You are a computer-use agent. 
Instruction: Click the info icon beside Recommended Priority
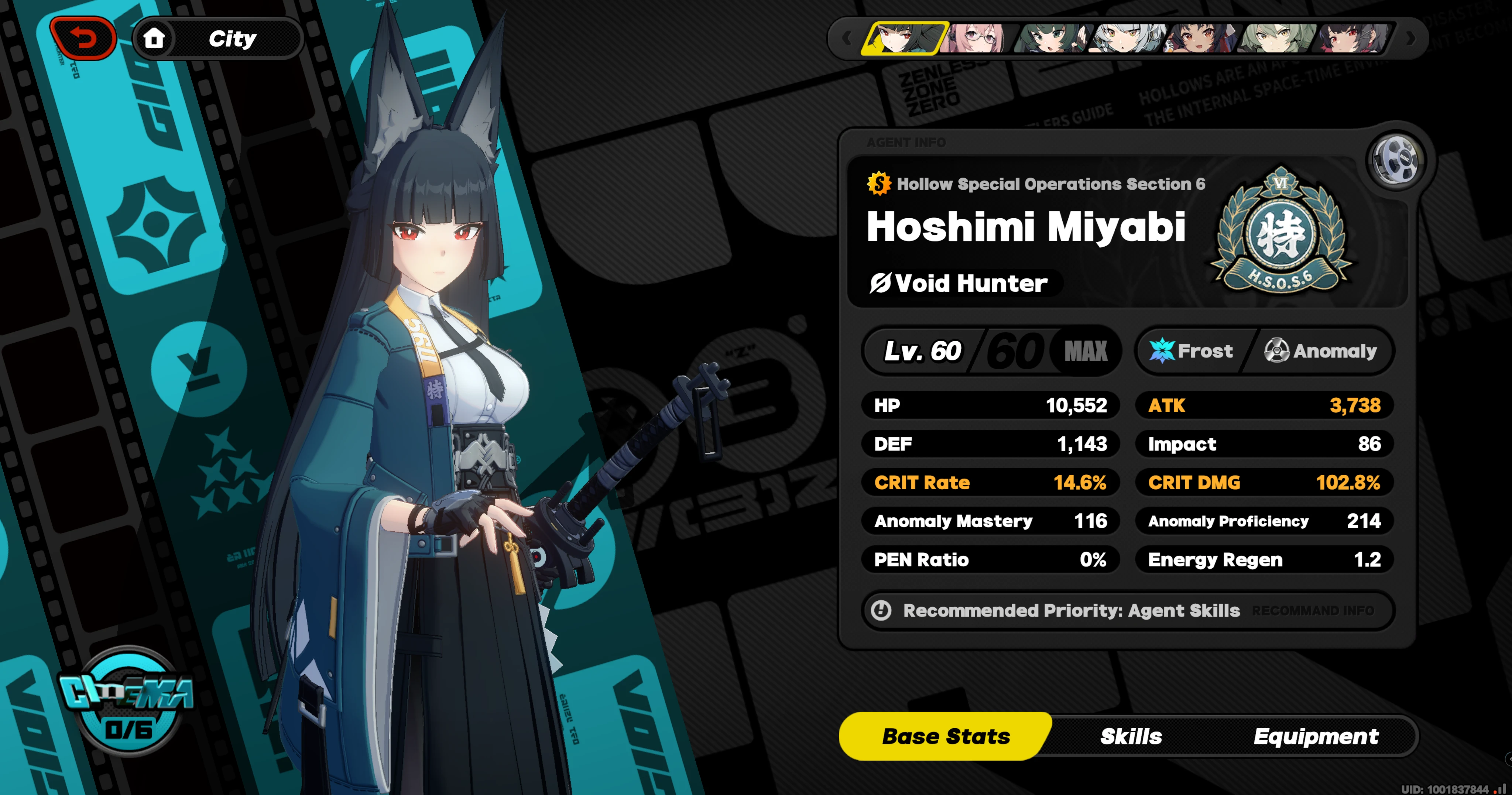coord(882,611)
